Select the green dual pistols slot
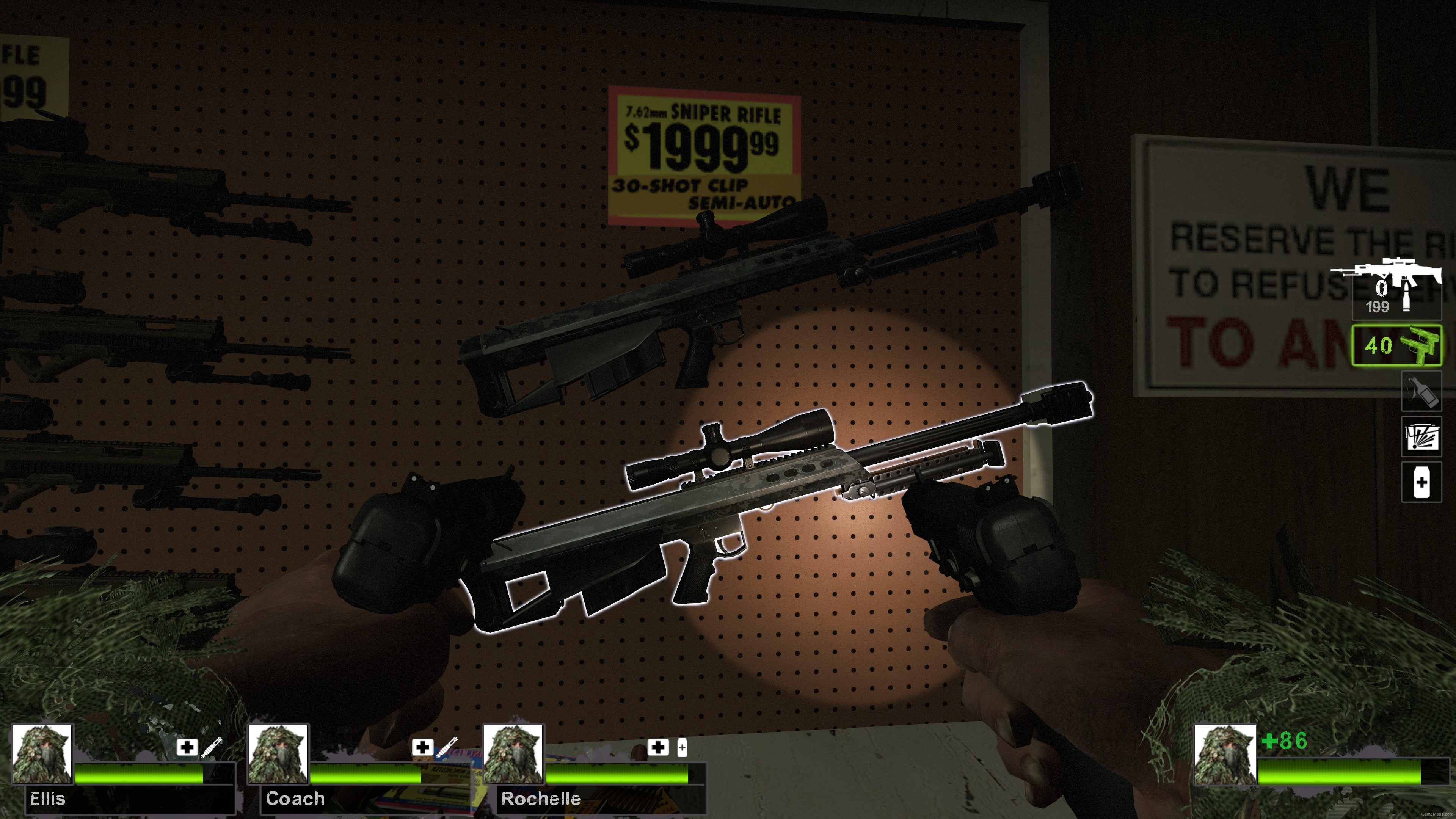Image resolution: width=1456 pixels, height=819 pixels. click(1396, 347)
